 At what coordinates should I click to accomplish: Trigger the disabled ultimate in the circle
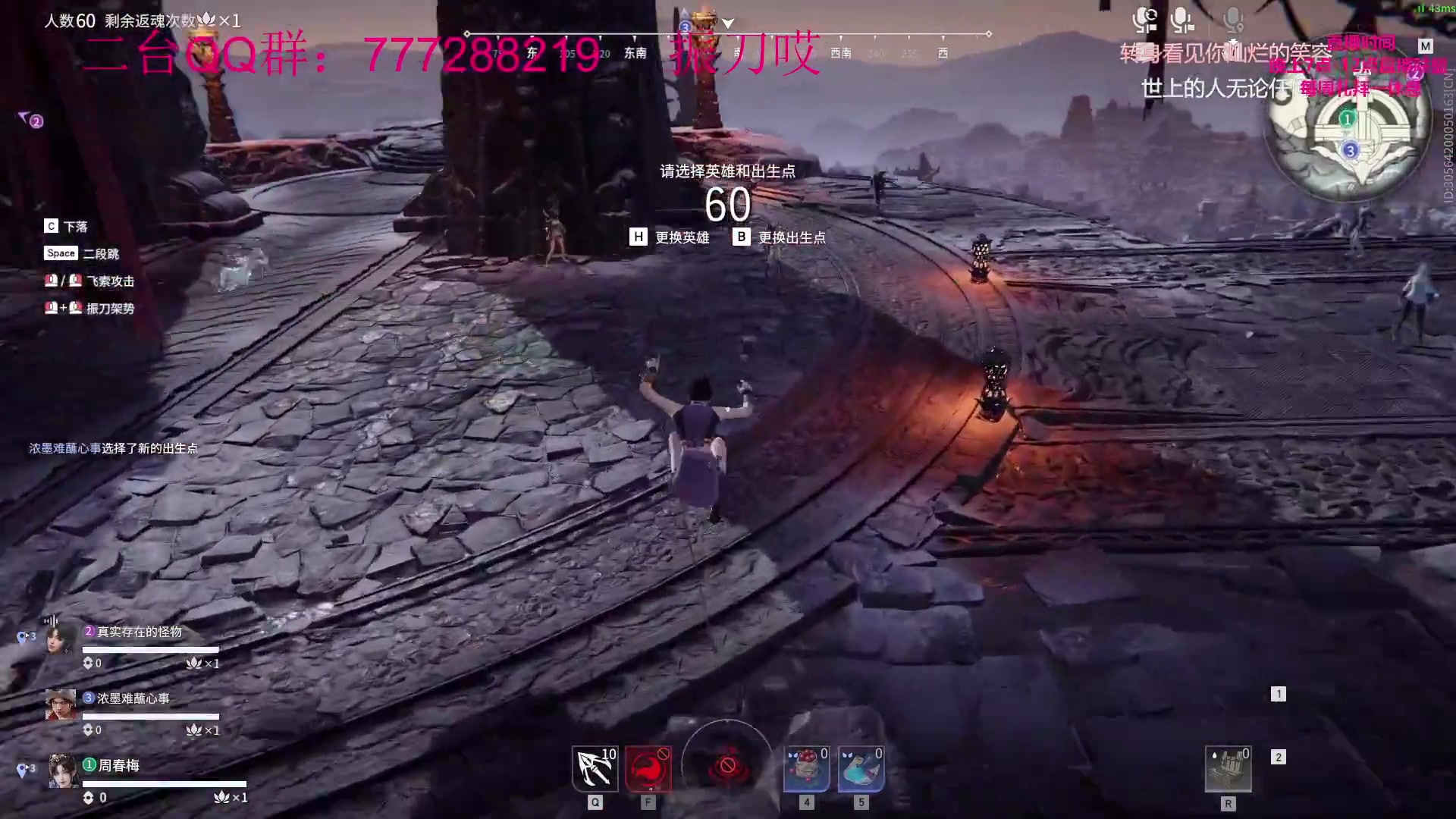click(727, 767)
